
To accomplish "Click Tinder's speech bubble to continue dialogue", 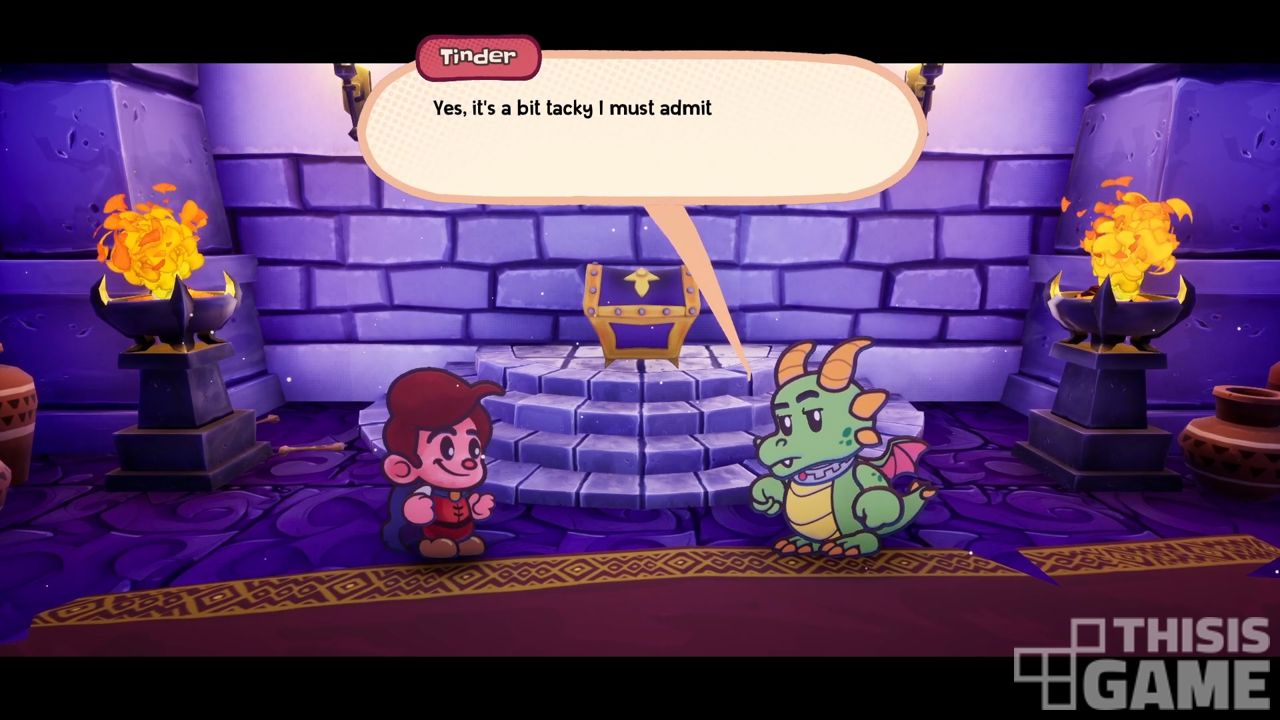I will [x=640, y=130].
